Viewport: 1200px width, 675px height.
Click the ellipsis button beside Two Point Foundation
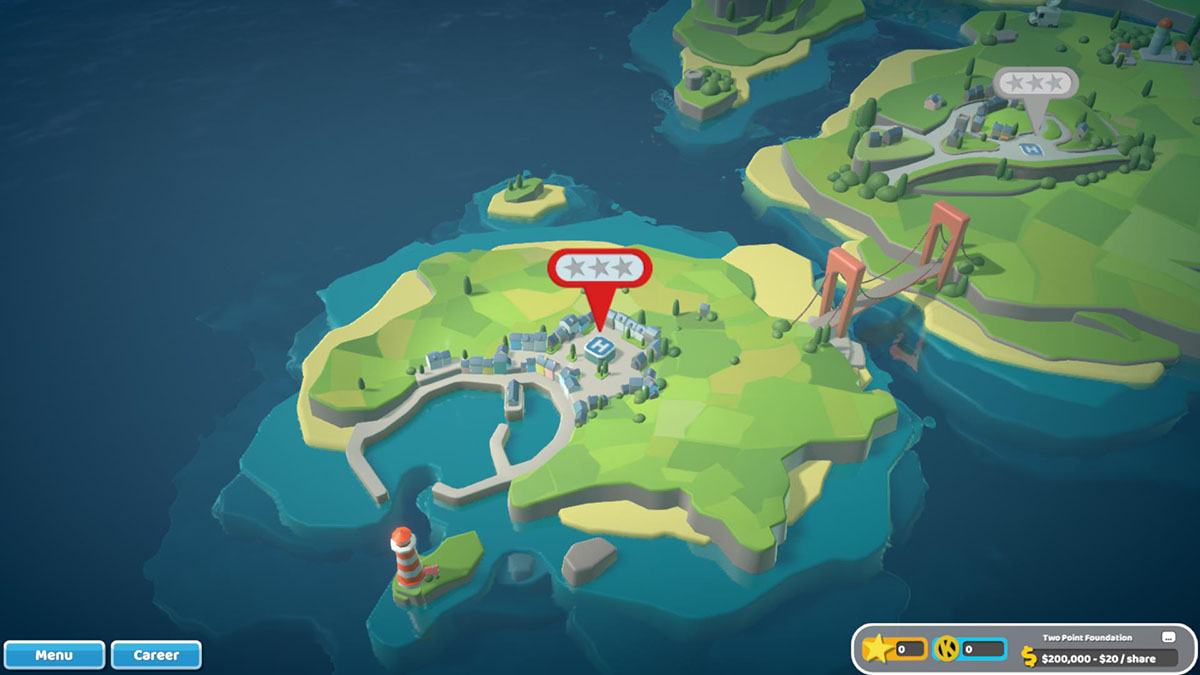(1167, 637)
